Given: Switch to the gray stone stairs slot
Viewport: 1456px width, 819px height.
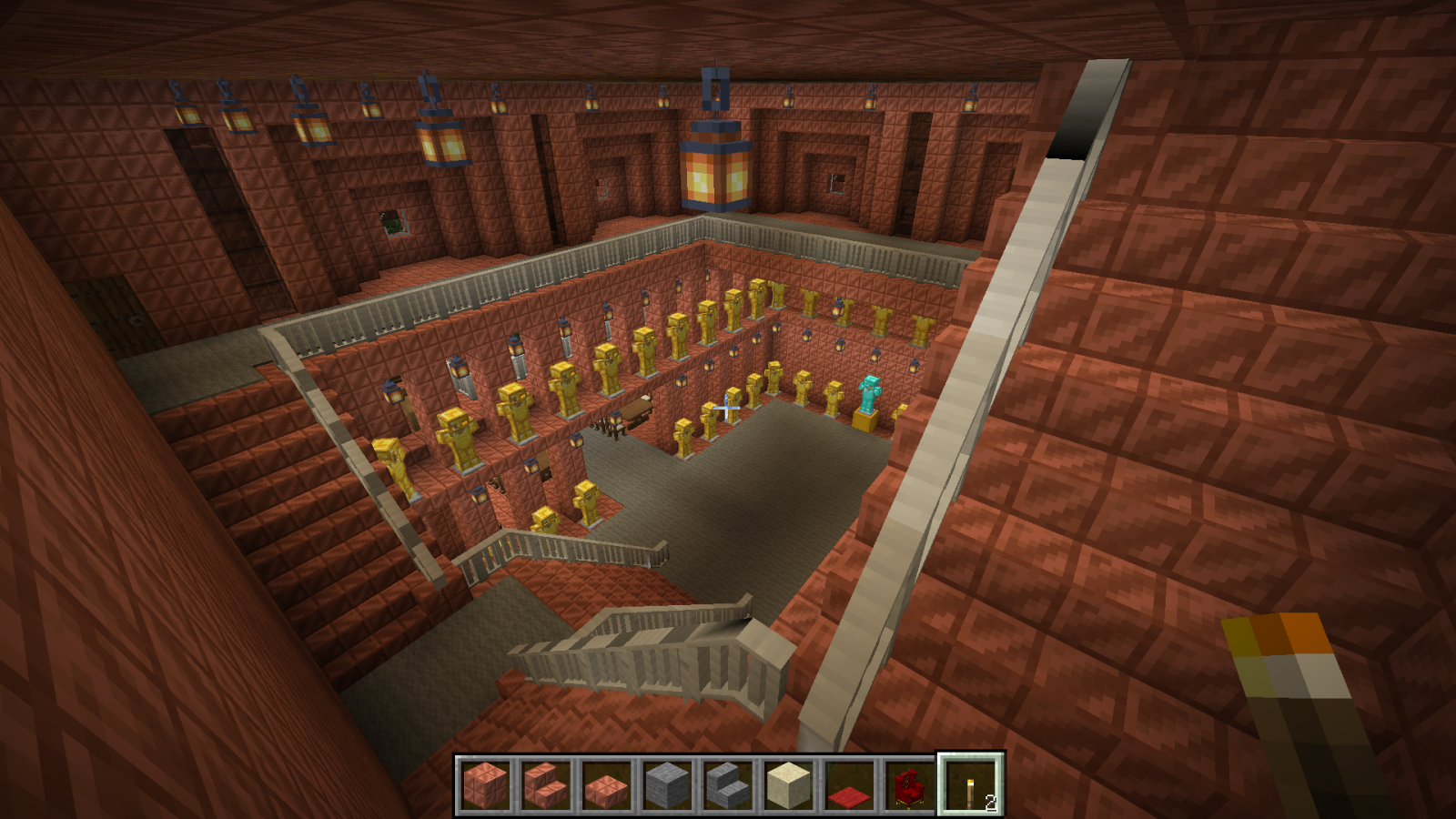Looking at the screenshot, I should point(728,784).
